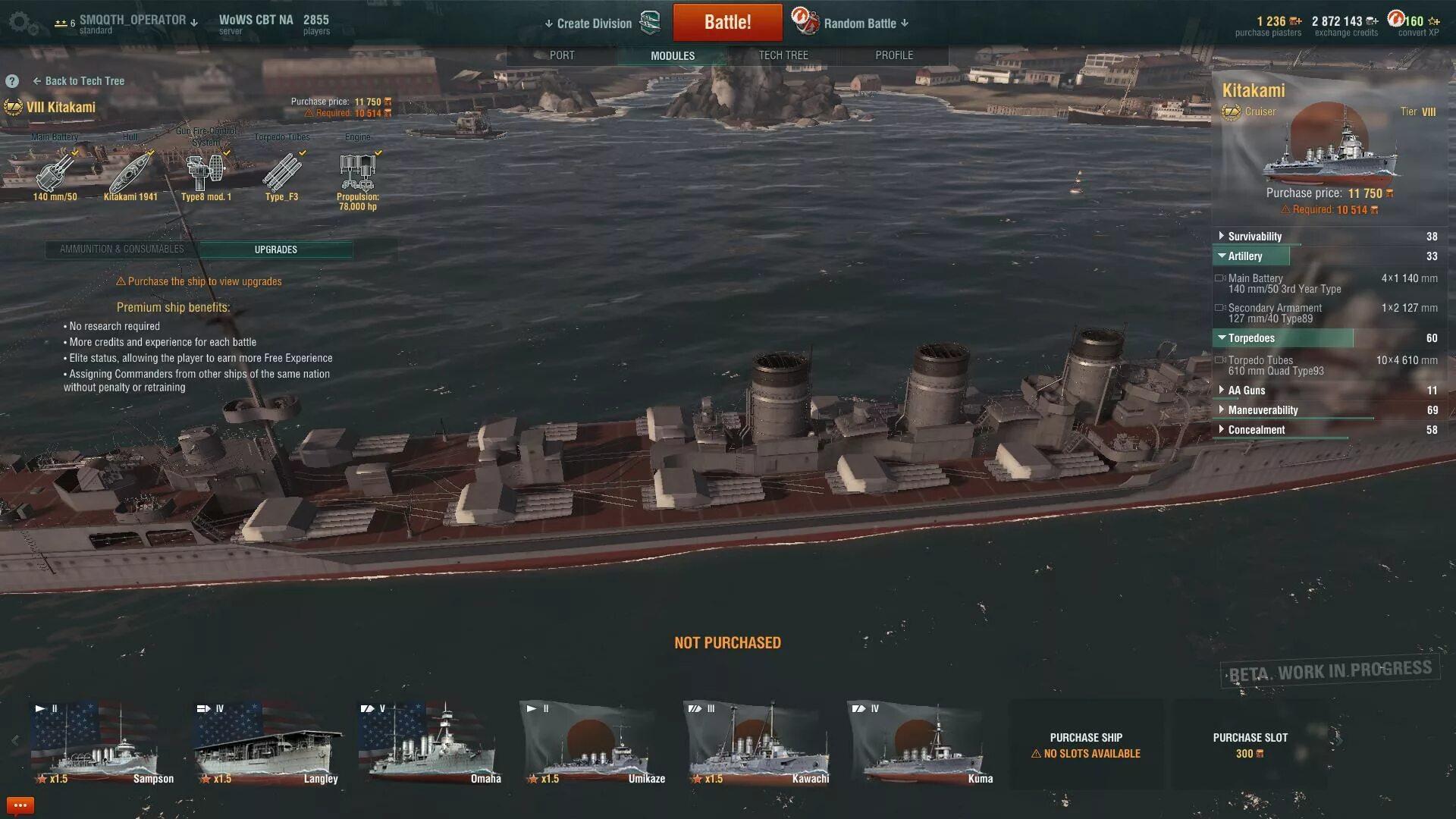Purchase a new ship slot for 300
Viewport: 1456px width, 819px height.
(1250, 745)
